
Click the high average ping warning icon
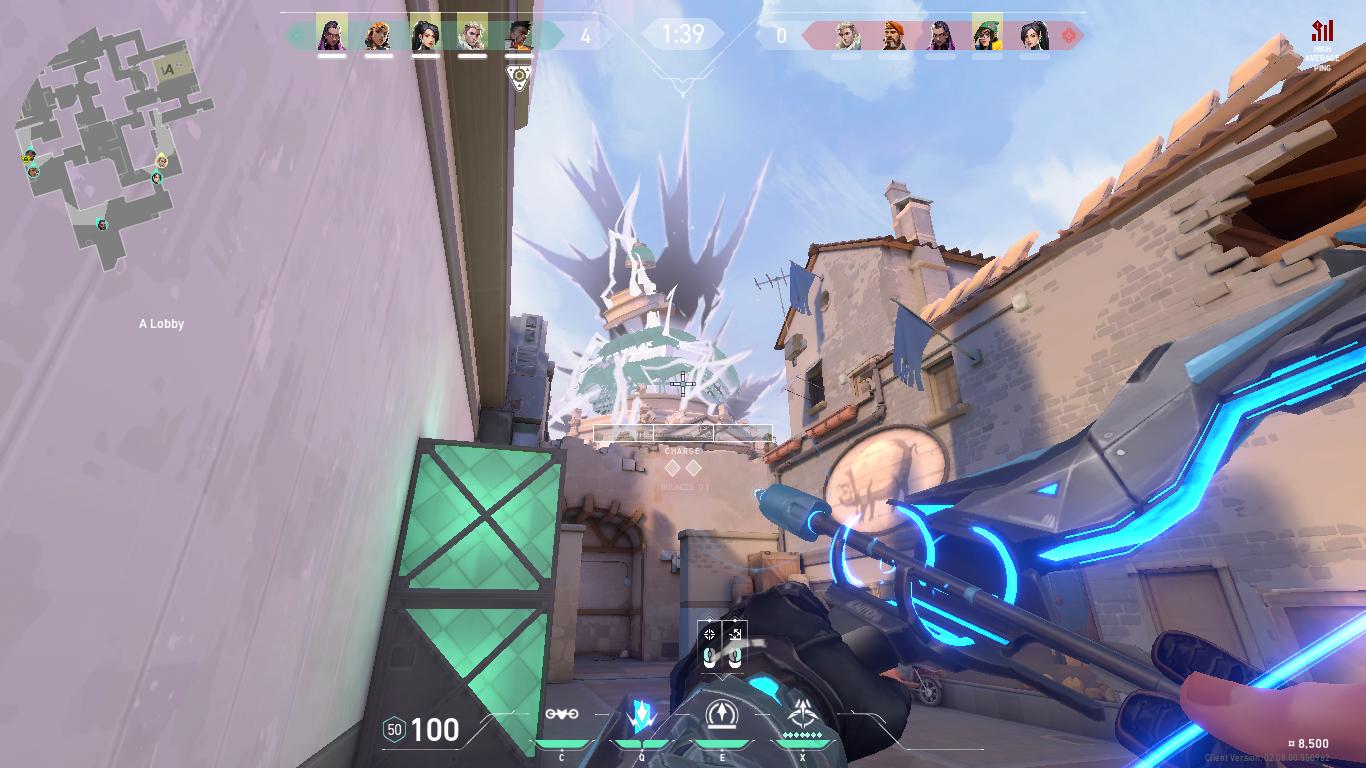tap(1323, 32)
